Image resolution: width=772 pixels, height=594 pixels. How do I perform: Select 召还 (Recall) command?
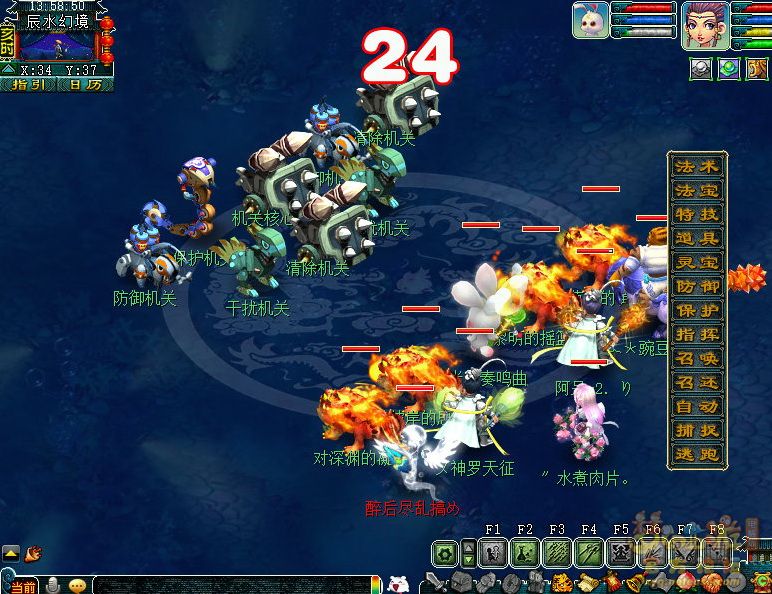[697, 382]
